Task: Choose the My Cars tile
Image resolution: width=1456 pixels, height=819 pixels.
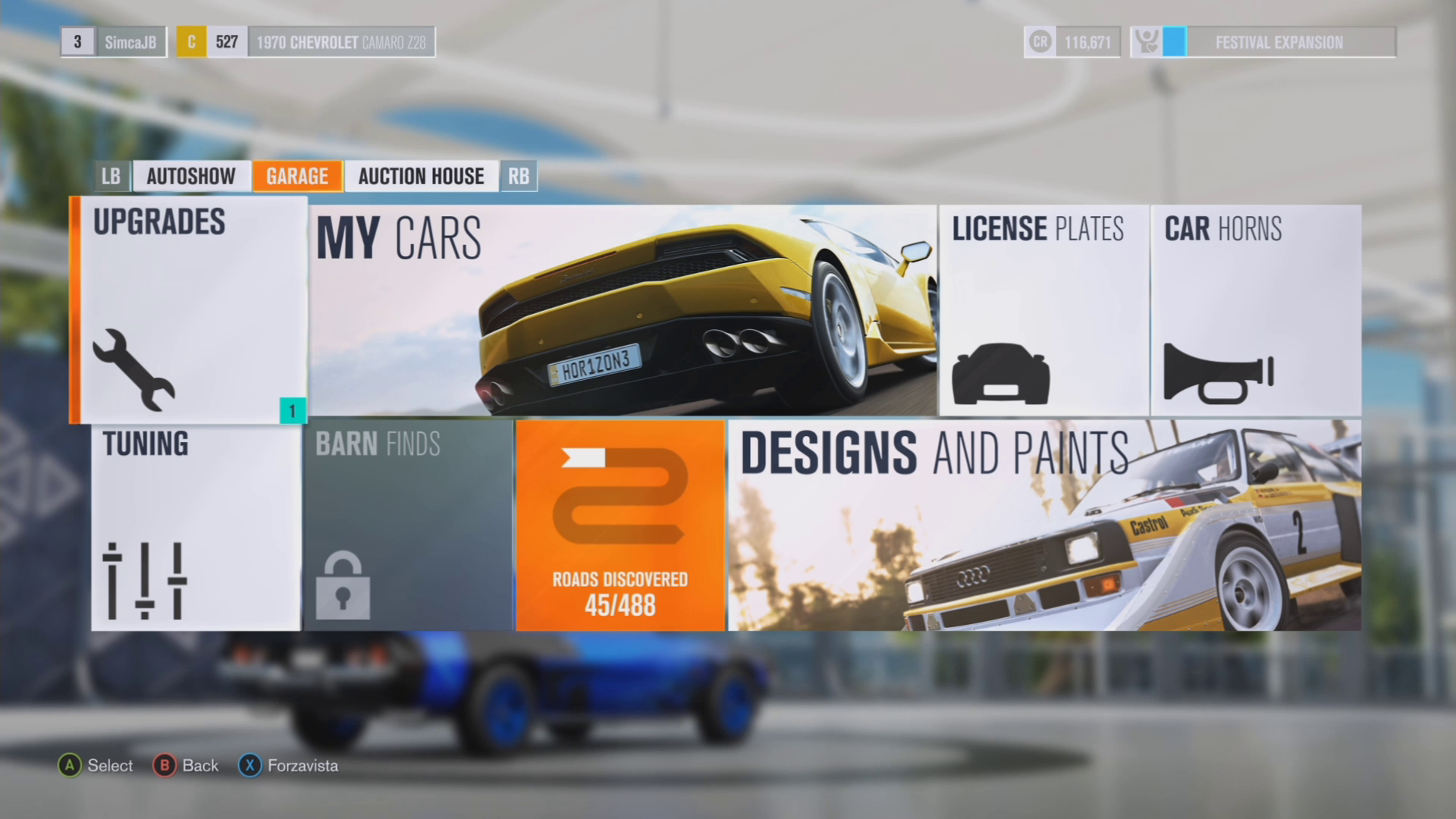Action: coord(622,310)
